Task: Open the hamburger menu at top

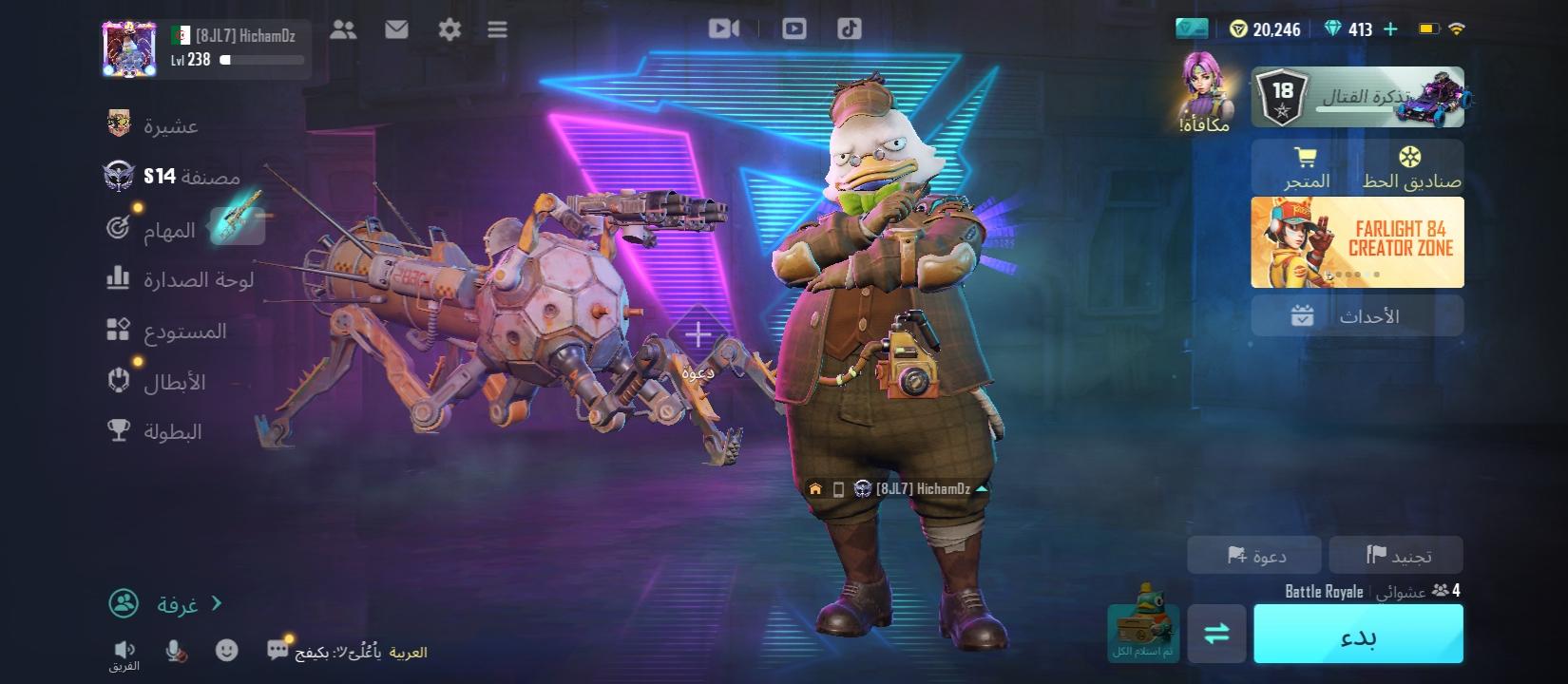Action: tap(496, 28)
